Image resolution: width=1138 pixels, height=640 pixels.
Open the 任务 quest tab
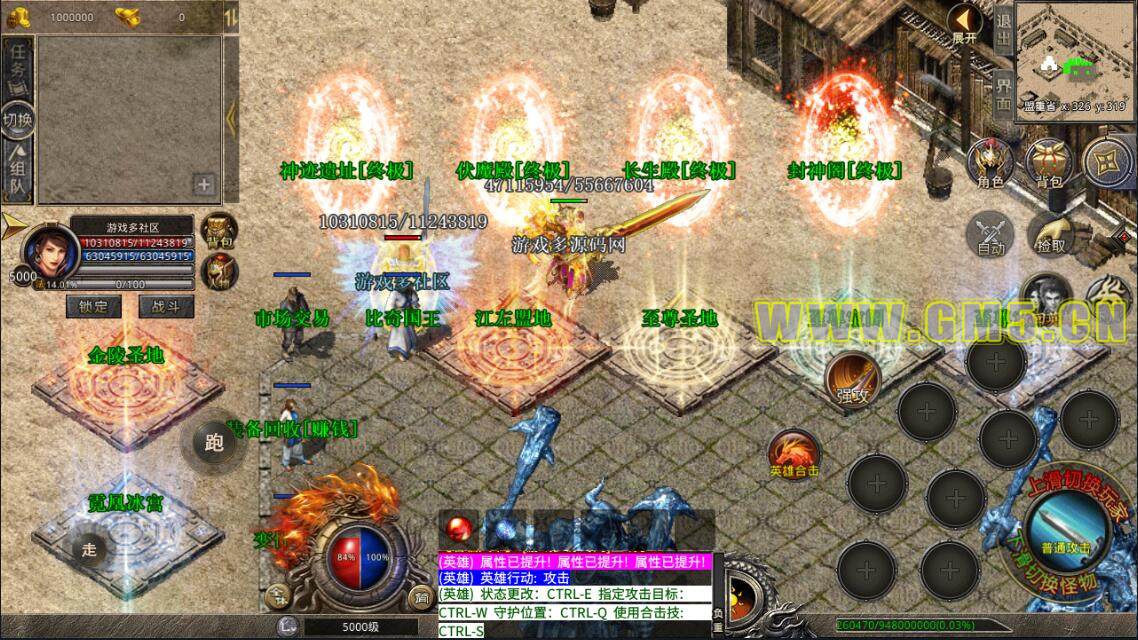click(x=17, y=68)
